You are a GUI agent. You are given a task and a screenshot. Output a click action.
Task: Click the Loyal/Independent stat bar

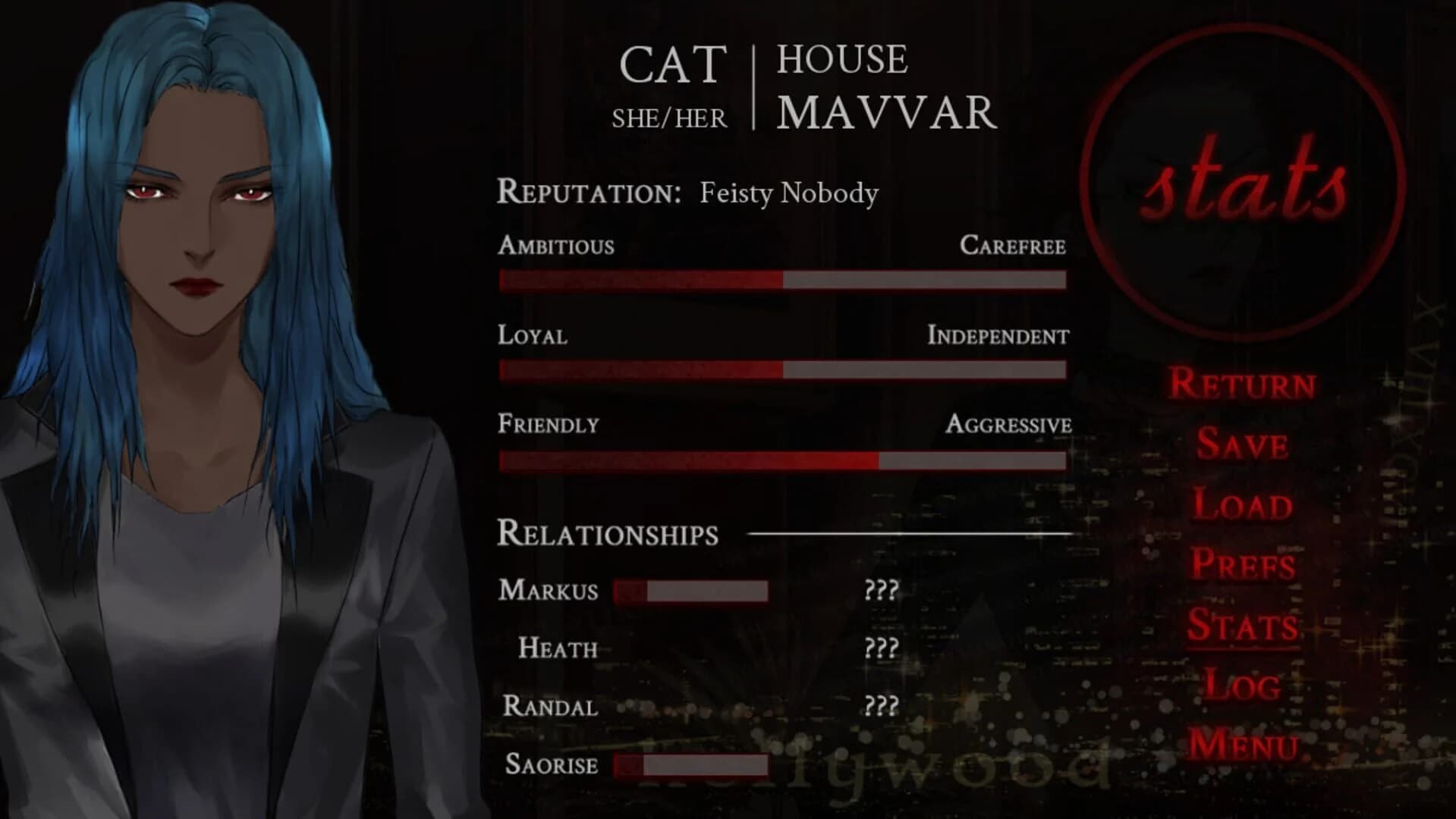pyautogui.click(x=781, y=371)
